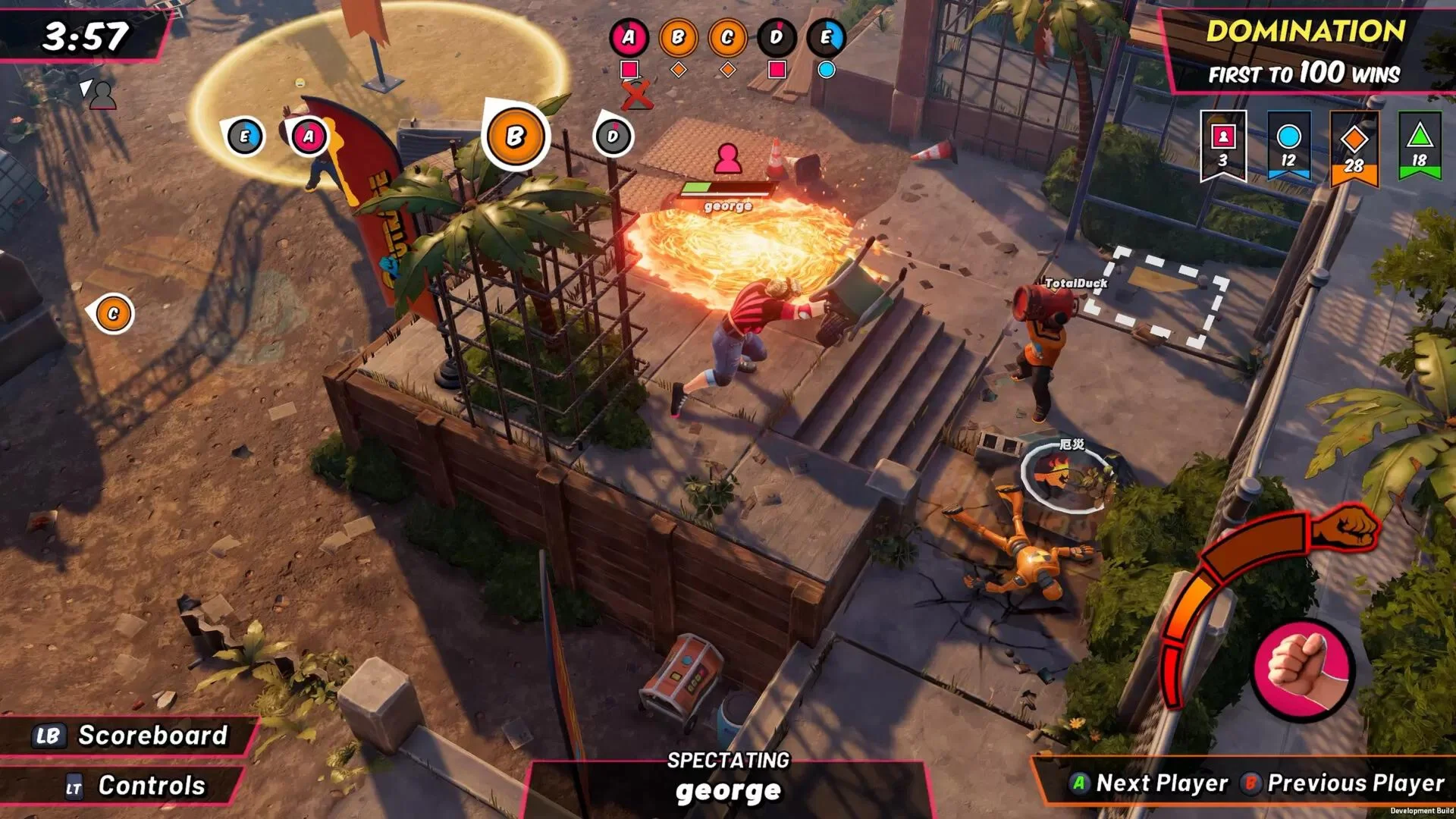The width and height of the screenshot is (1456, 819).
Task: Select capture point E in top objective bar
Action: point(826,37)
